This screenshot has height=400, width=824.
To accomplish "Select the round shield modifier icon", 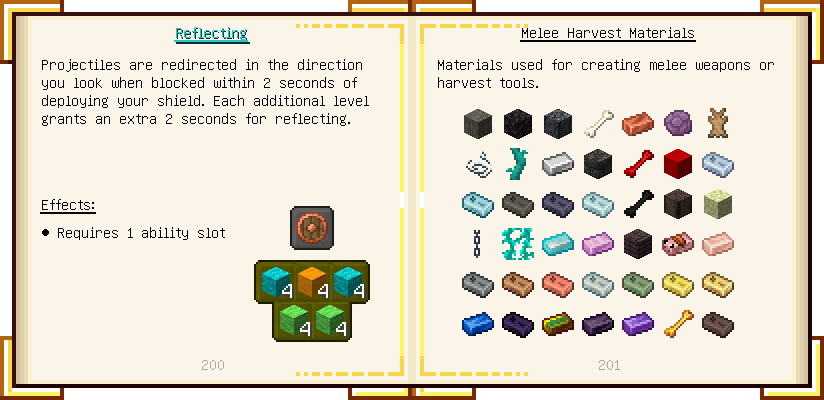I will click(x=311, y=227).
